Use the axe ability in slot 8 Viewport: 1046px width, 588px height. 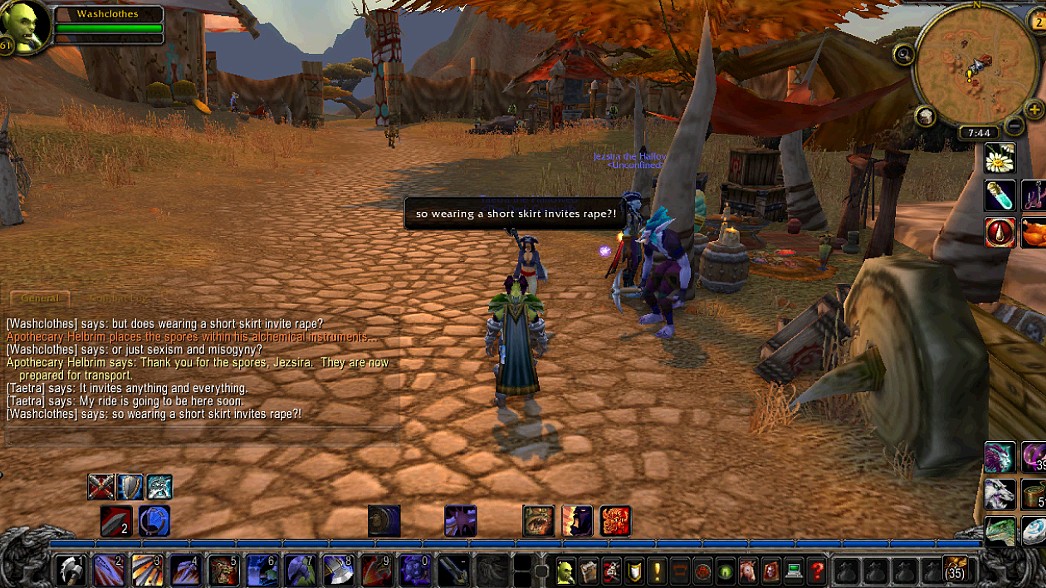pyautogui.click(x=338, y=571)
